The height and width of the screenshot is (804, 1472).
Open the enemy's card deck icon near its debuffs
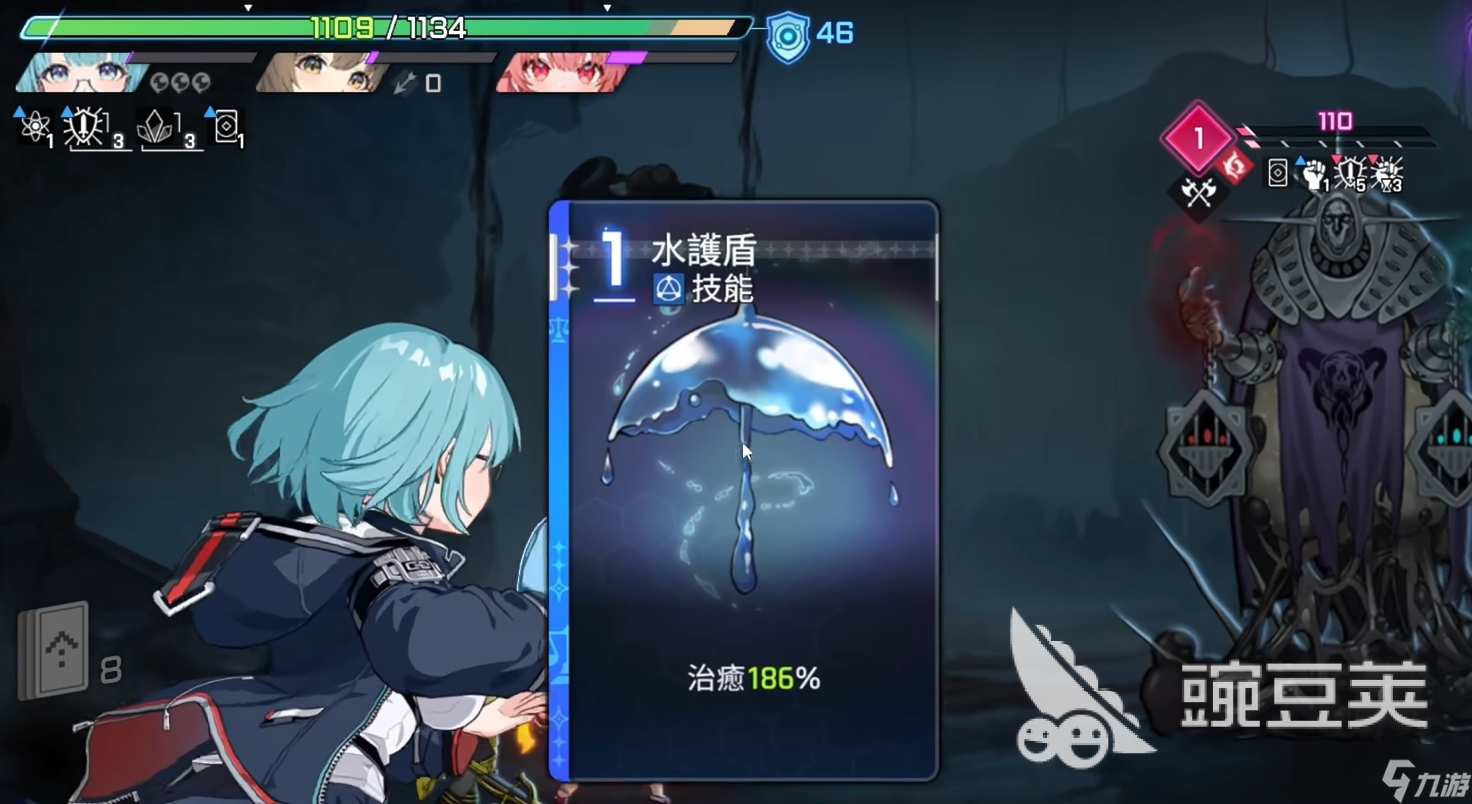(x=1278, y=174)
